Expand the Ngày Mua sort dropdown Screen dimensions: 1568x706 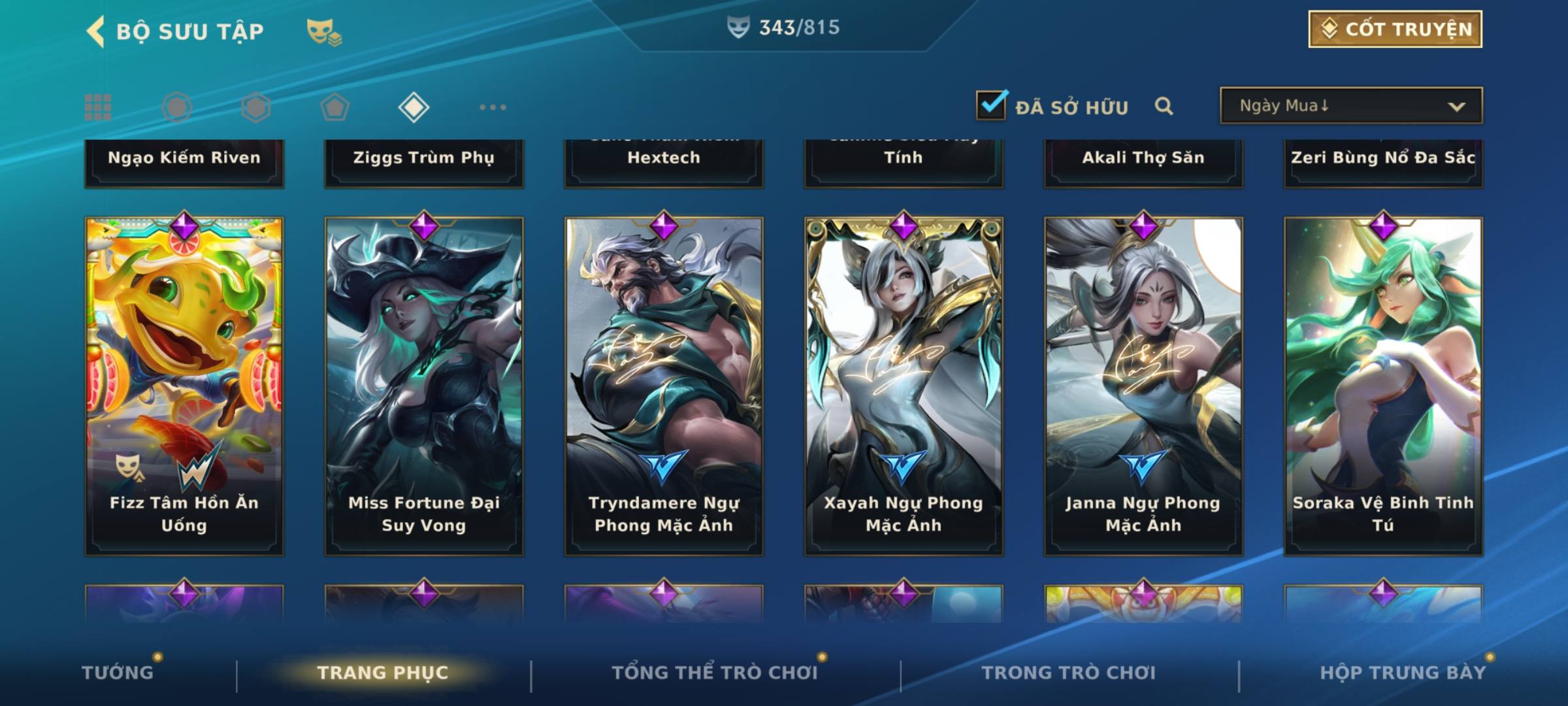point(1350,106)
